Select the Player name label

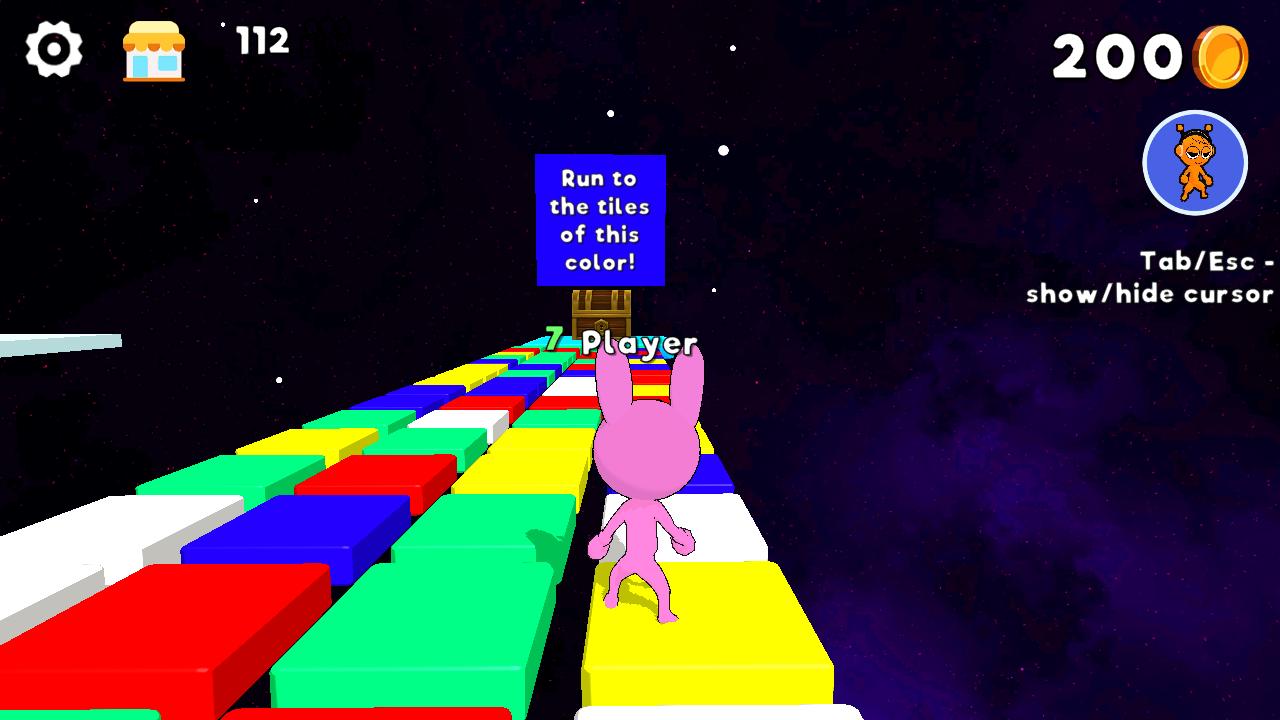pos(640,343)
